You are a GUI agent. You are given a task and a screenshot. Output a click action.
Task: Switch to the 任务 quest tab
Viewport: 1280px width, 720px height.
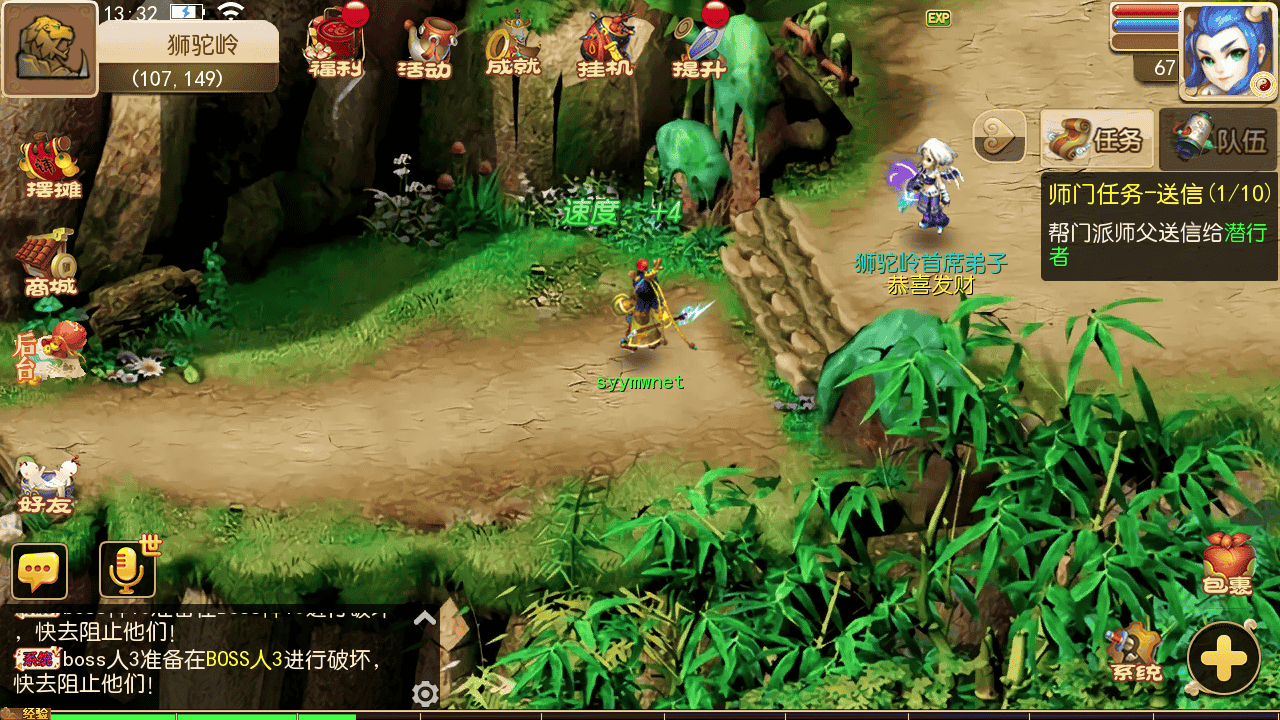pos(1097,139)
